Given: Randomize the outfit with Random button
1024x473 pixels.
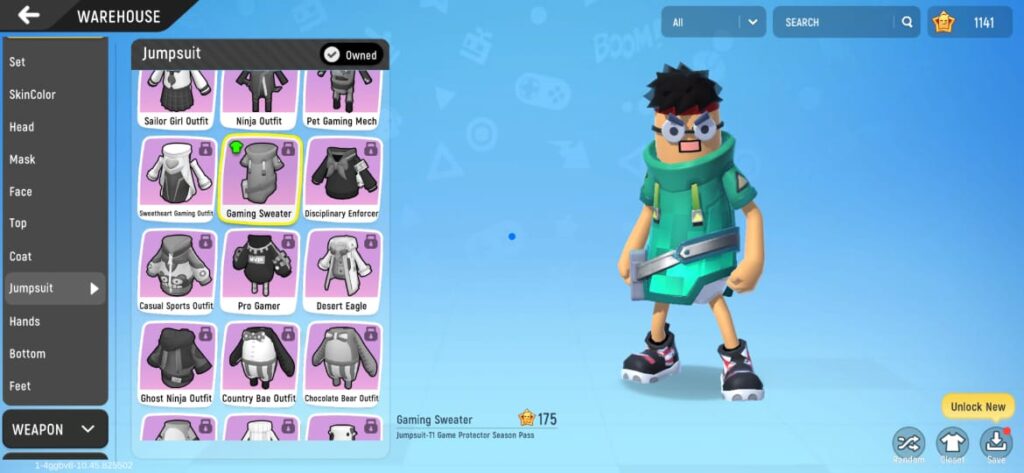Looking at the screenshot, I should (x=909, y=444).
